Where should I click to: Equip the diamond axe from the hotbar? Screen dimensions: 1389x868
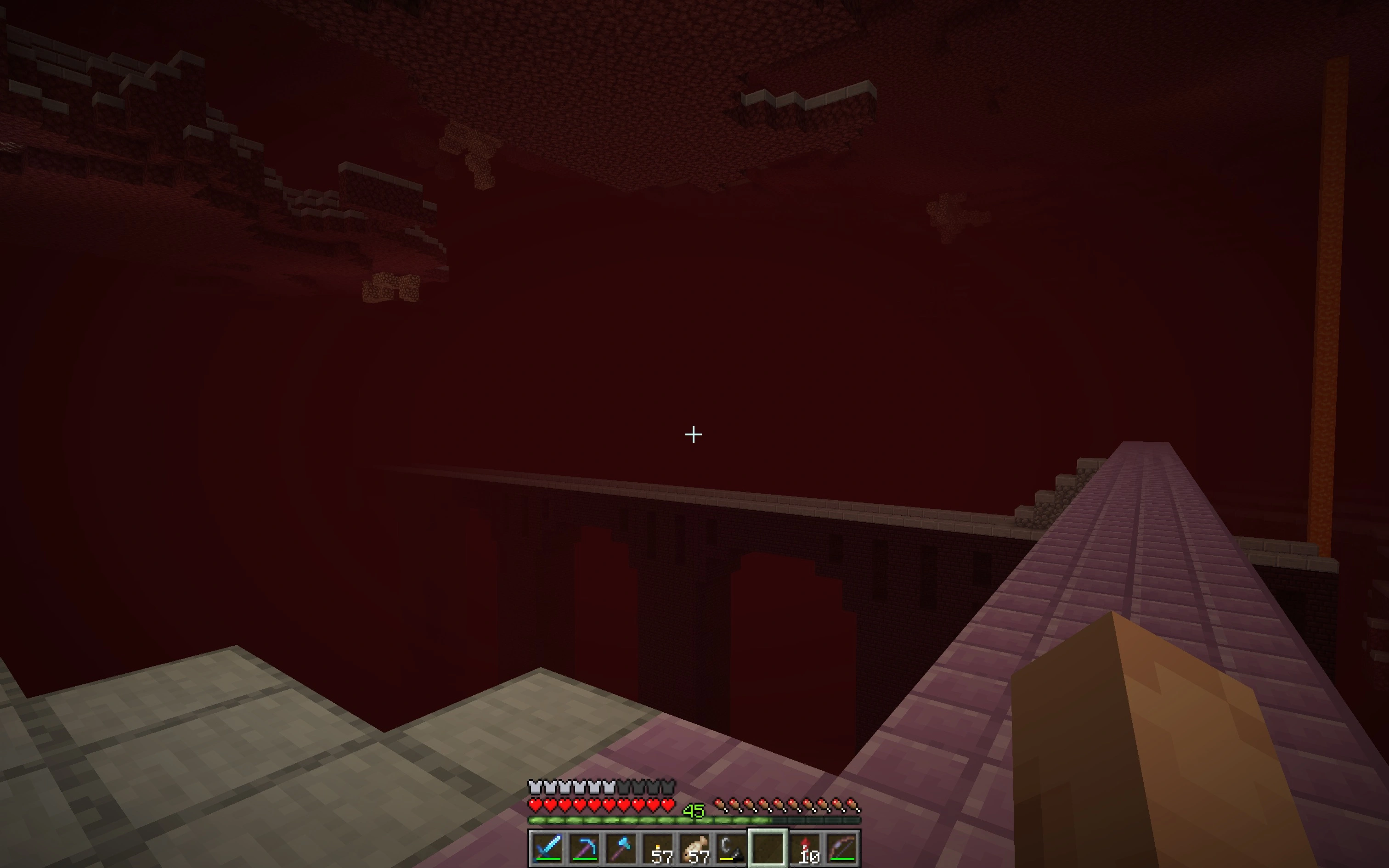point(621,847)
